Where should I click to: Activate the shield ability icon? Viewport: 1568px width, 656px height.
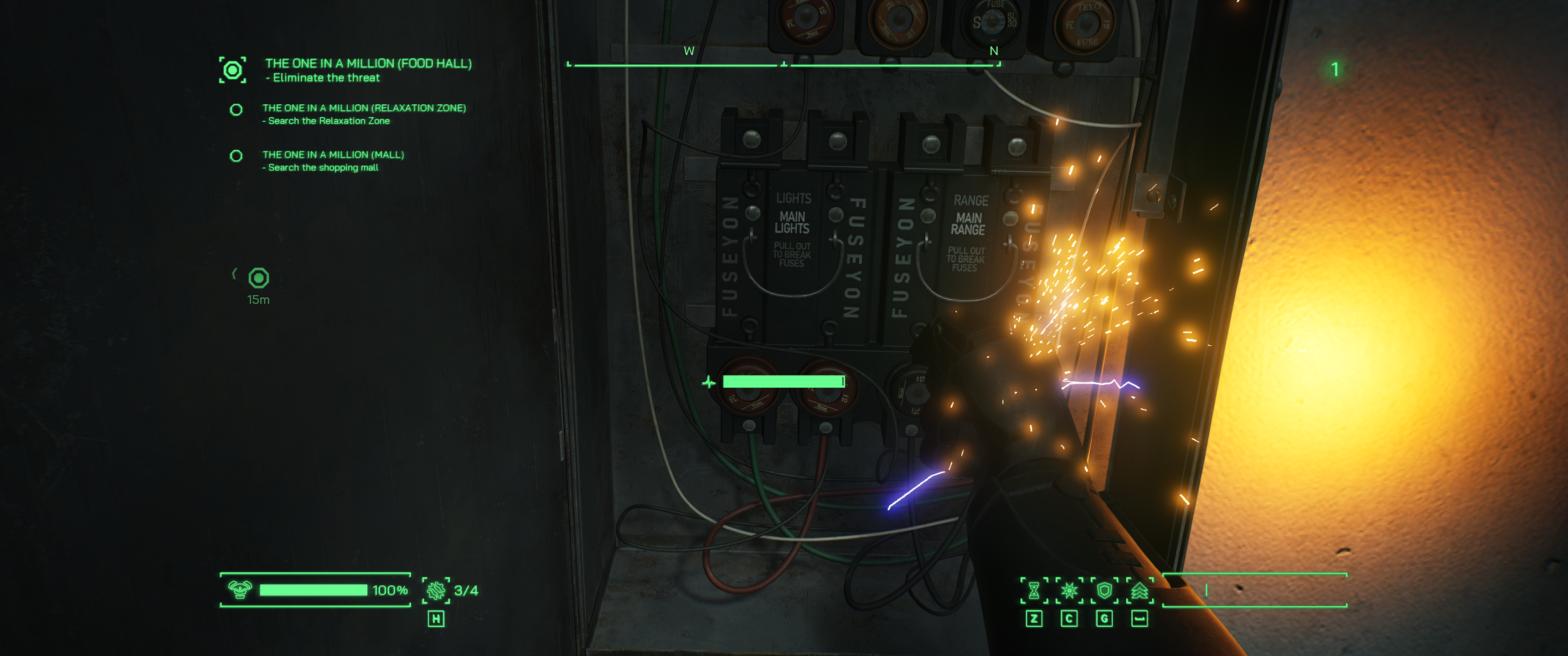coord(1104,590)
